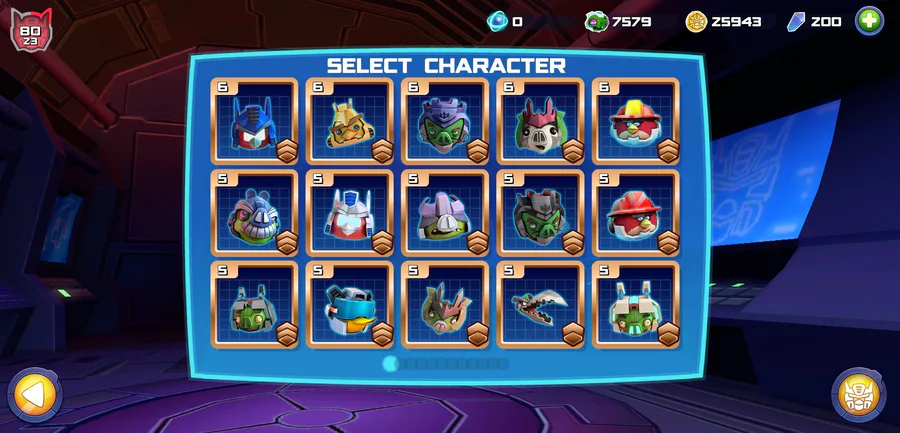Pick the Ultra Magnus character tile
This screenshot has width=900, height=433.
349,213
